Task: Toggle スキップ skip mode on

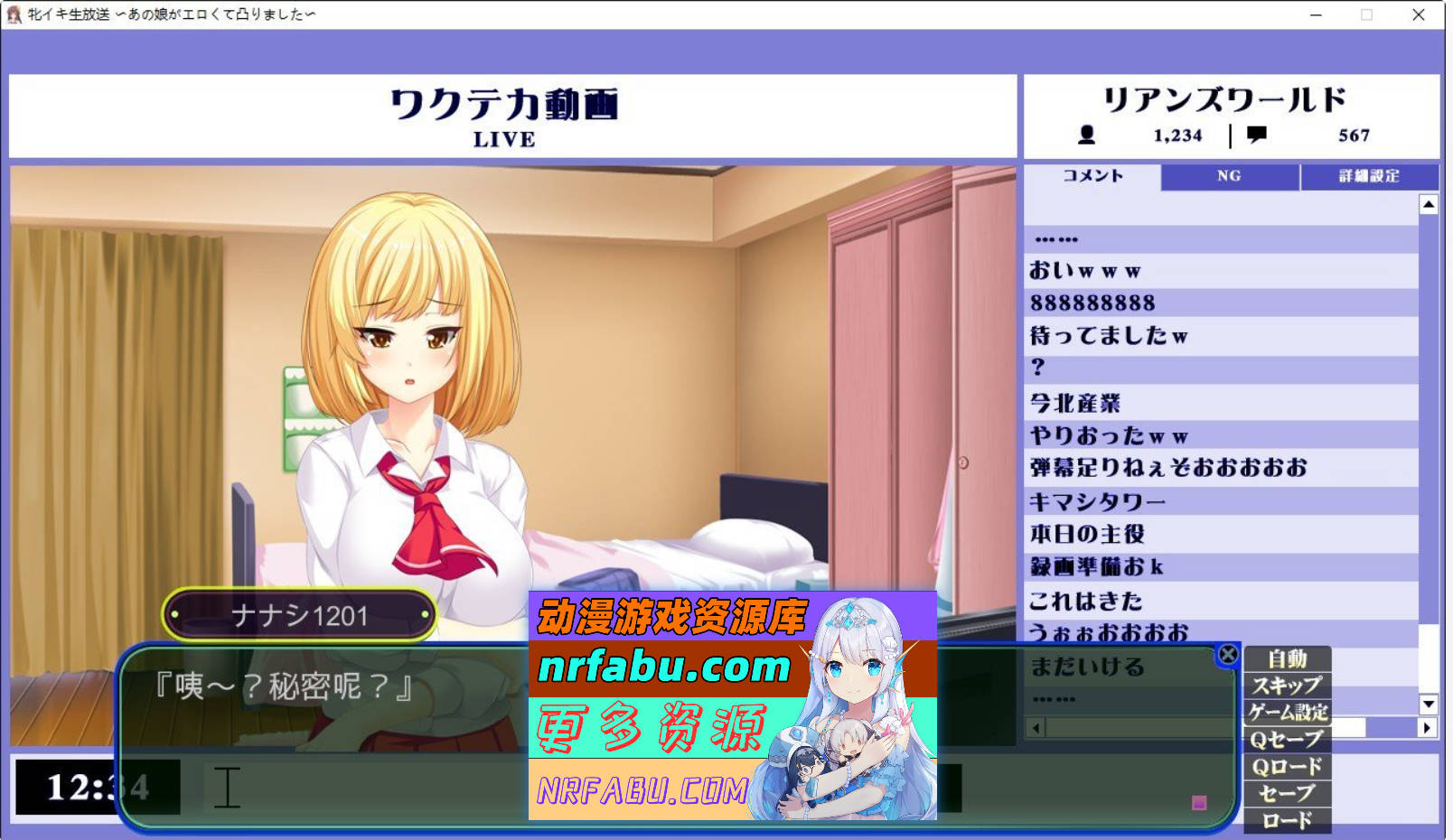Action: 1288,686
